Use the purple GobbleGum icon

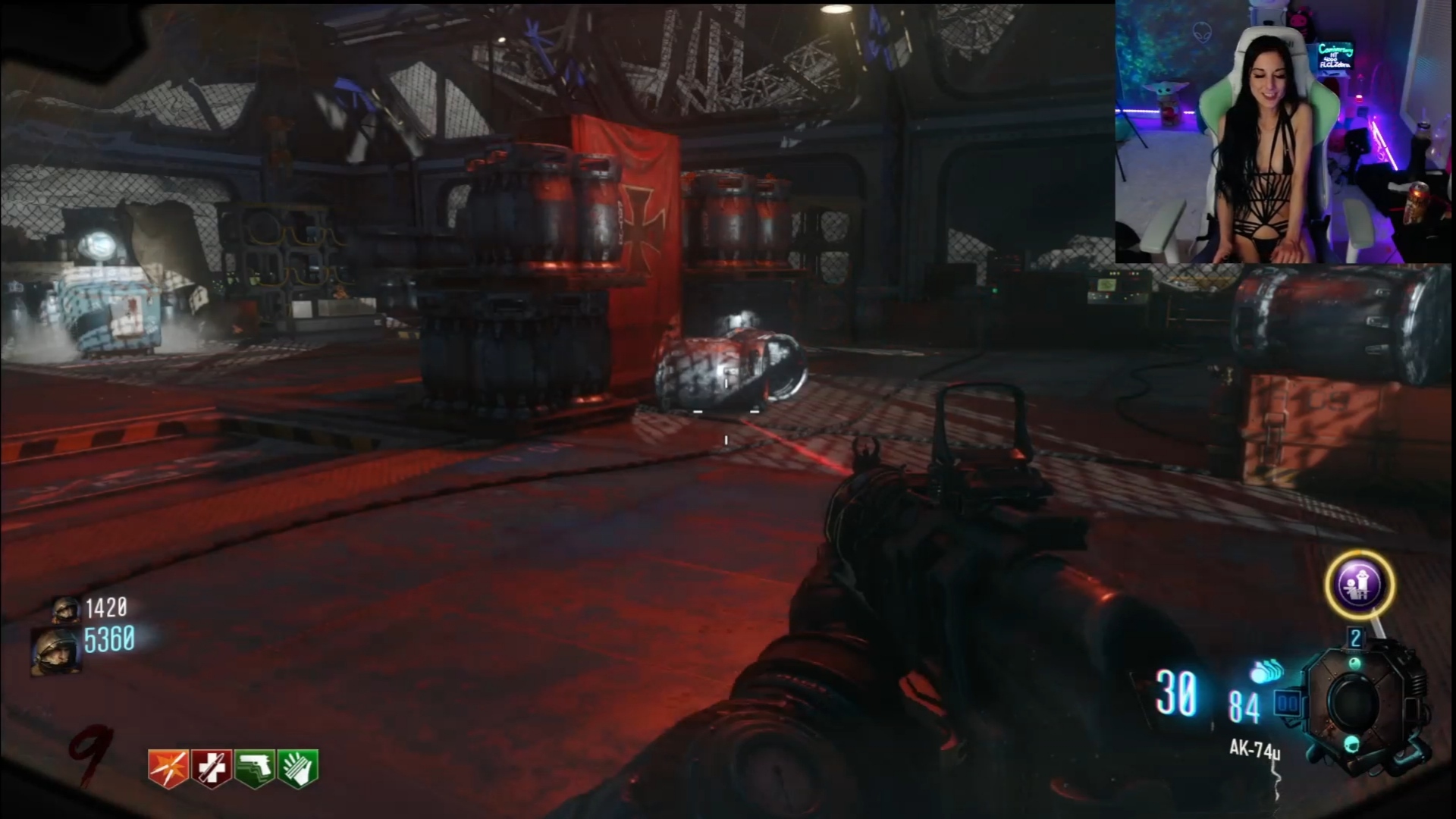[x=1359, y=585]
